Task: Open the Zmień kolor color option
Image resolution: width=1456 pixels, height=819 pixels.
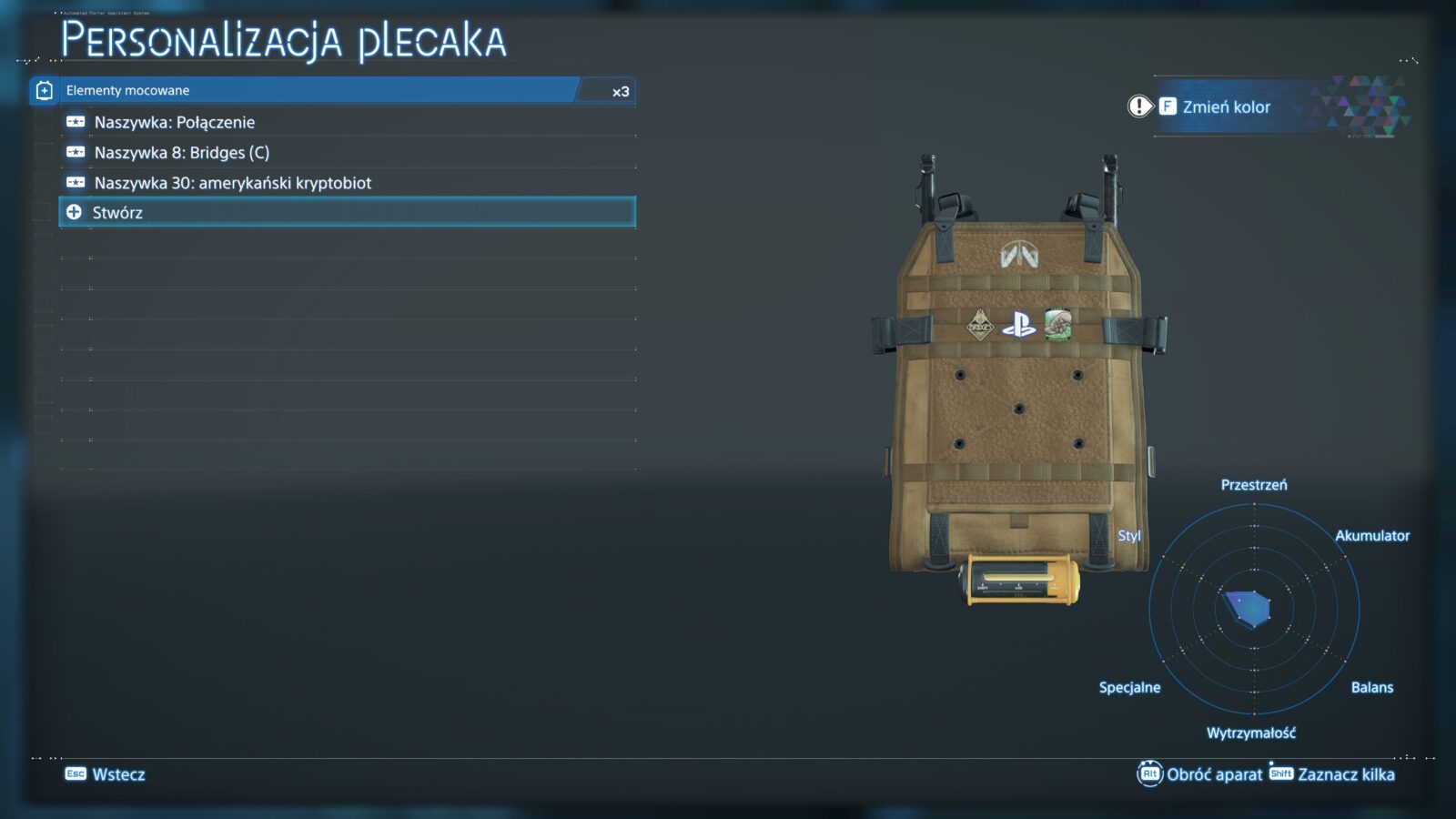Action: point(1225,107)
